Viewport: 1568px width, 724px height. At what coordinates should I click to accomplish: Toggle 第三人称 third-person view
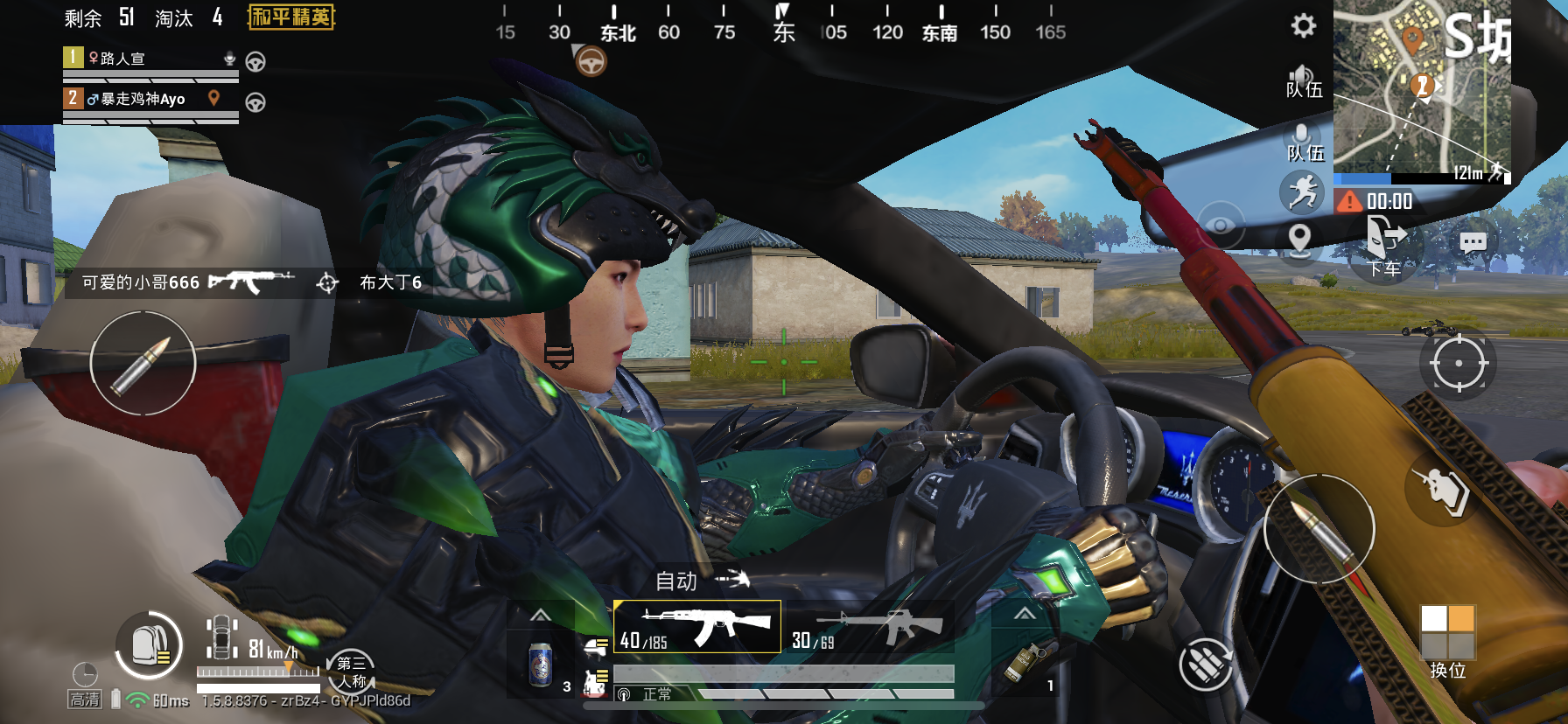(x=351, y=672)
